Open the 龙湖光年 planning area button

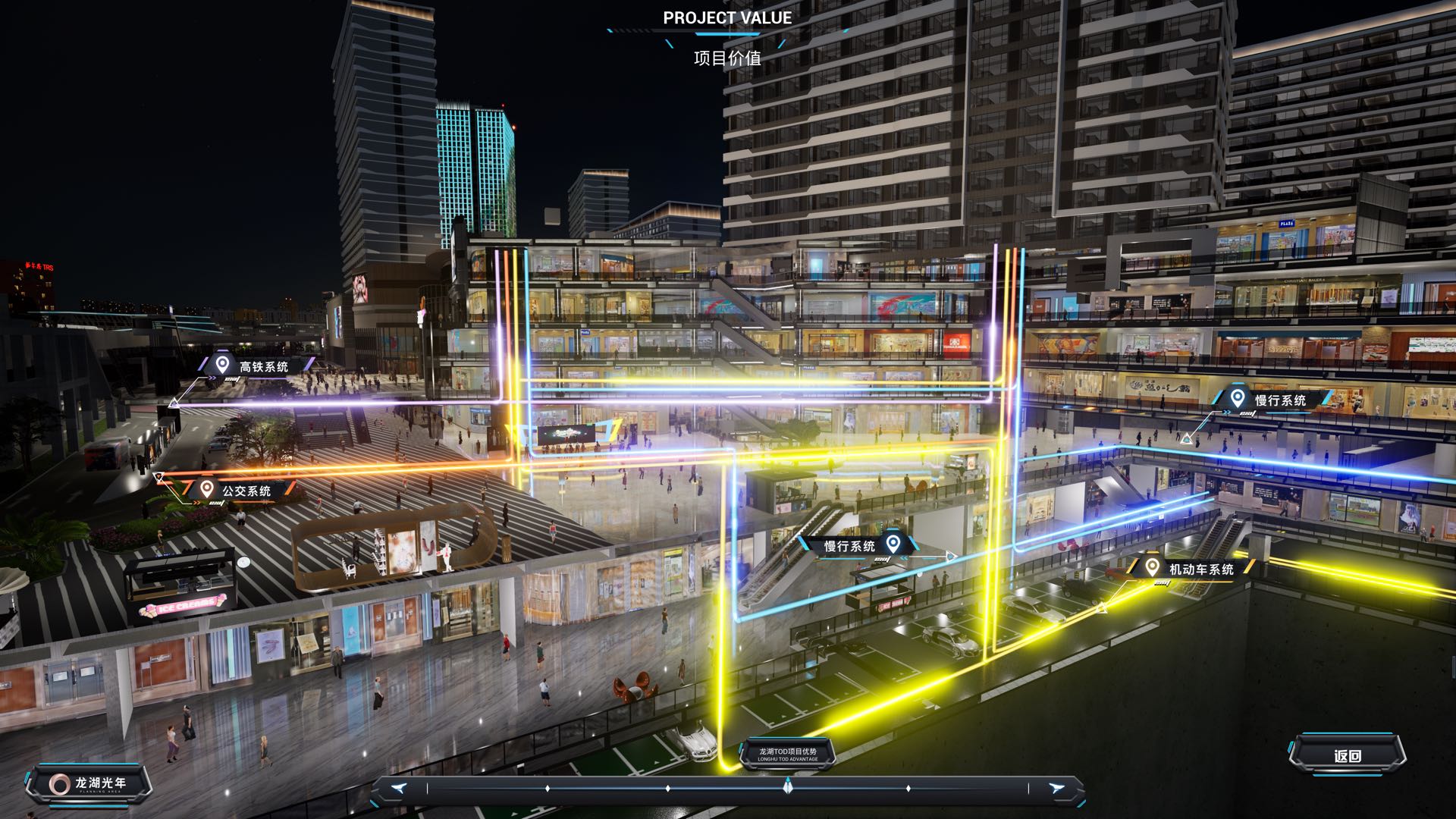88,784
